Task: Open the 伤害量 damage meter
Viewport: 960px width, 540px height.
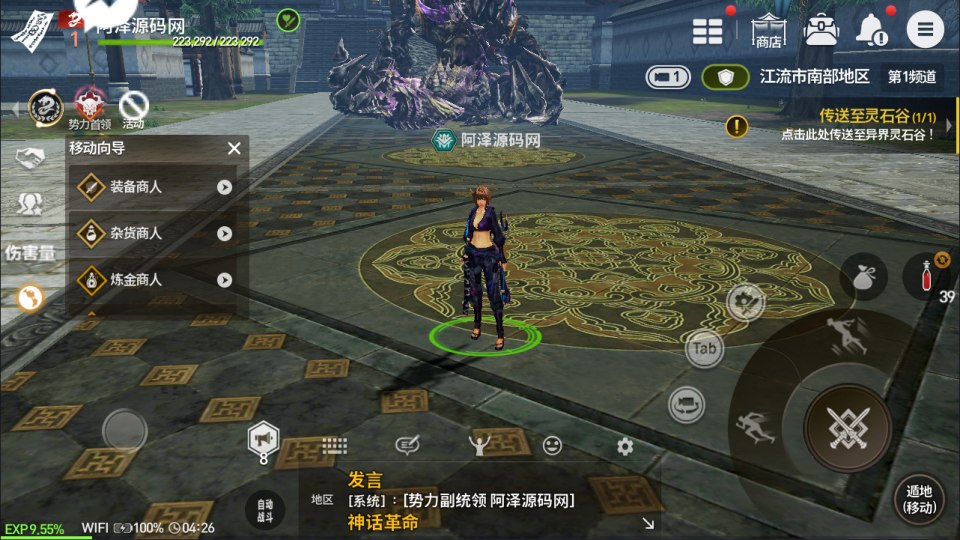Action: coord(30,251)
